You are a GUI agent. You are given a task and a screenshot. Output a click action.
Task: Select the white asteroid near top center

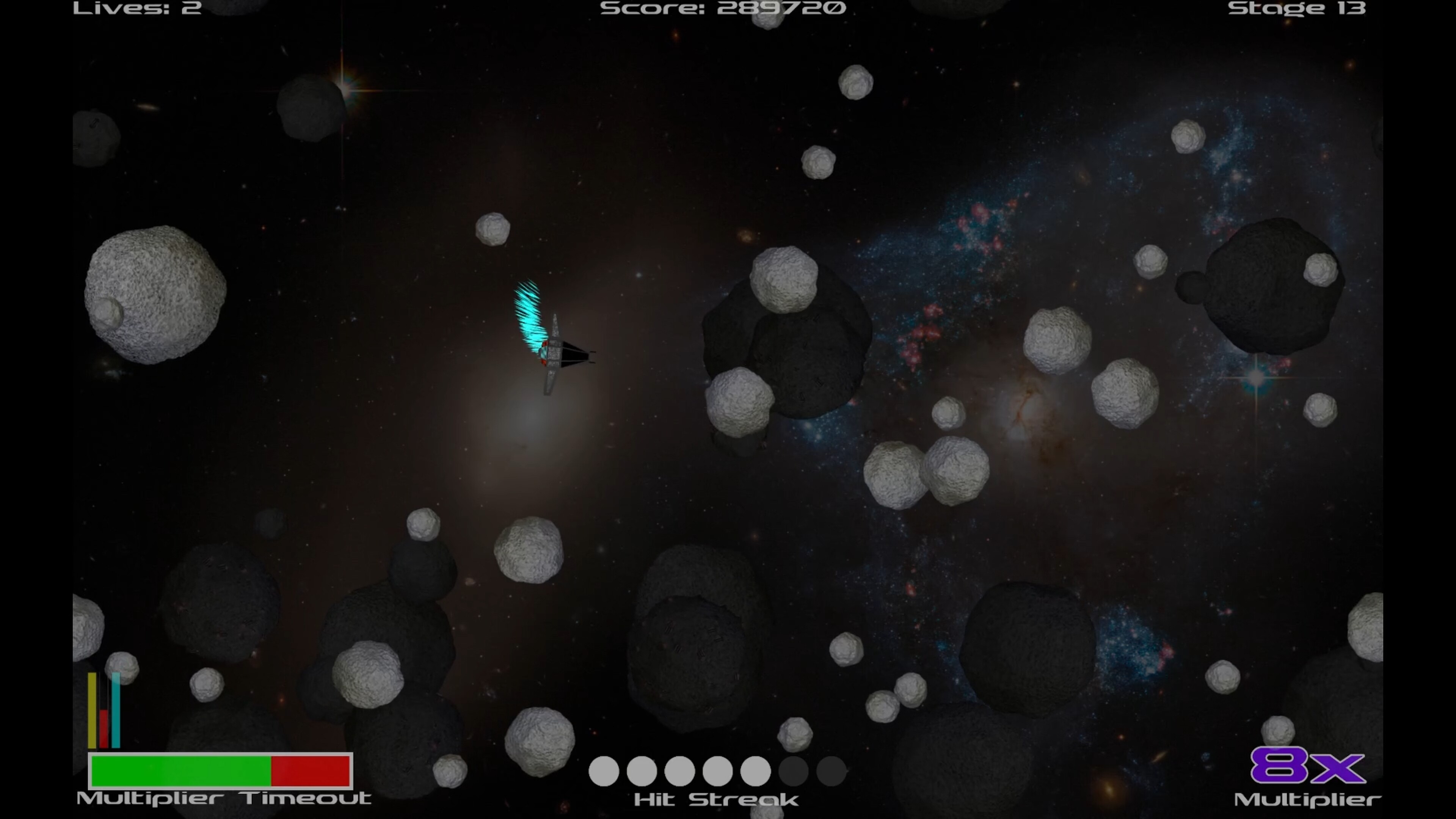click(856, 82)
